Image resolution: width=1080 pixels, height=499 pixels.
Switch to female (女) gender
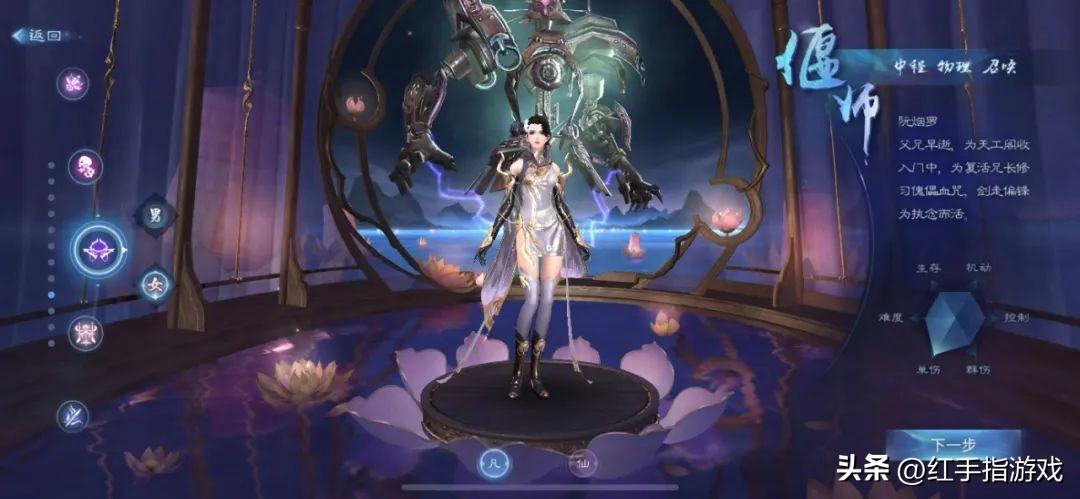(x=155, y=285)
